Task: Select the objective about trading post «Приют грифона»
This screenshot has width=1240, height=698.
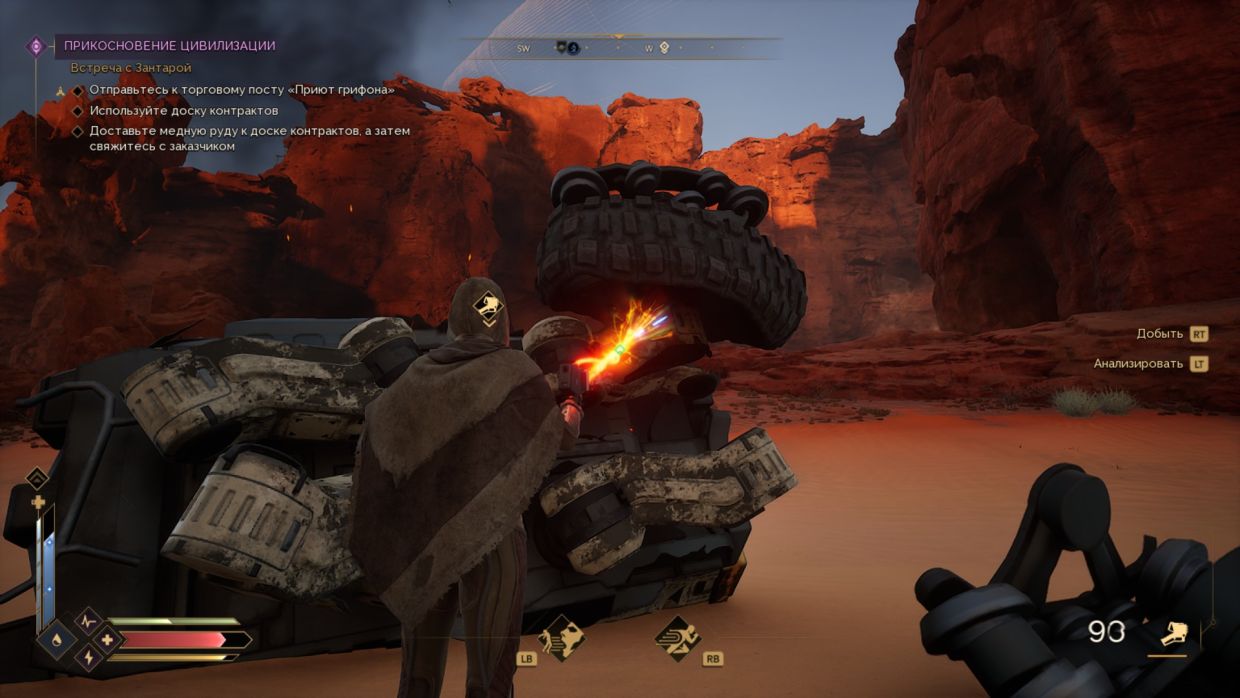Action: [241, 89]
